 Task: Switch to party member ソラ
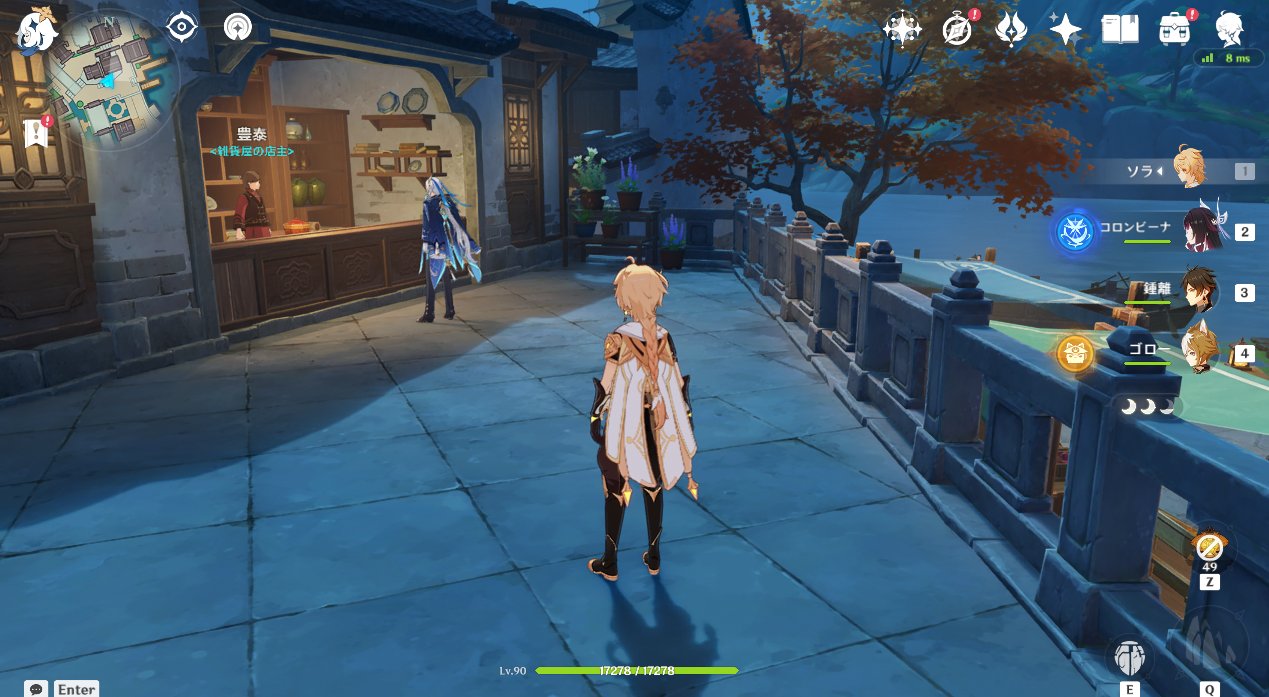tap(1190, 171)
